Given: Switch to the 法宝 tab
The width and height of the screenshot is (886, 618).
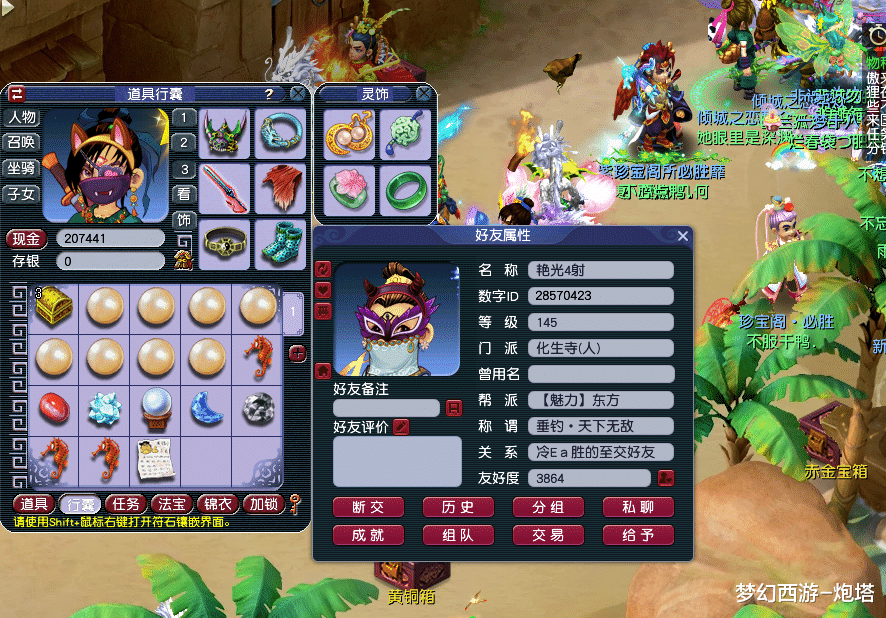Looking at the screenshot, I should 172,504.
